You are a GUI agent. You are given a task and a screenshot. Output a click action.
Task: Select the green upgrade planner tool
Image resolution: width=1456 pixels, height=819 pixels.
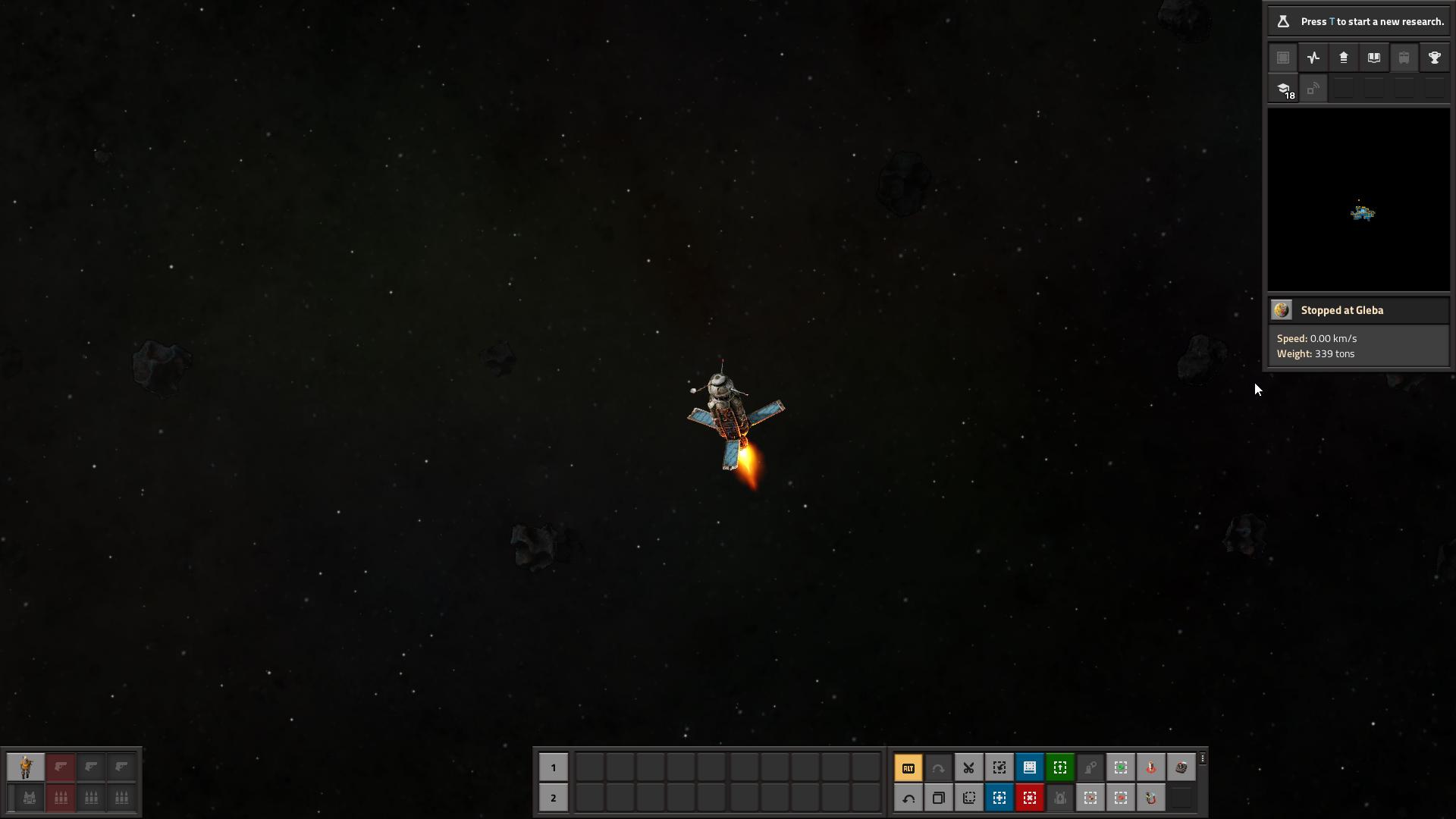pos(1059,767)
